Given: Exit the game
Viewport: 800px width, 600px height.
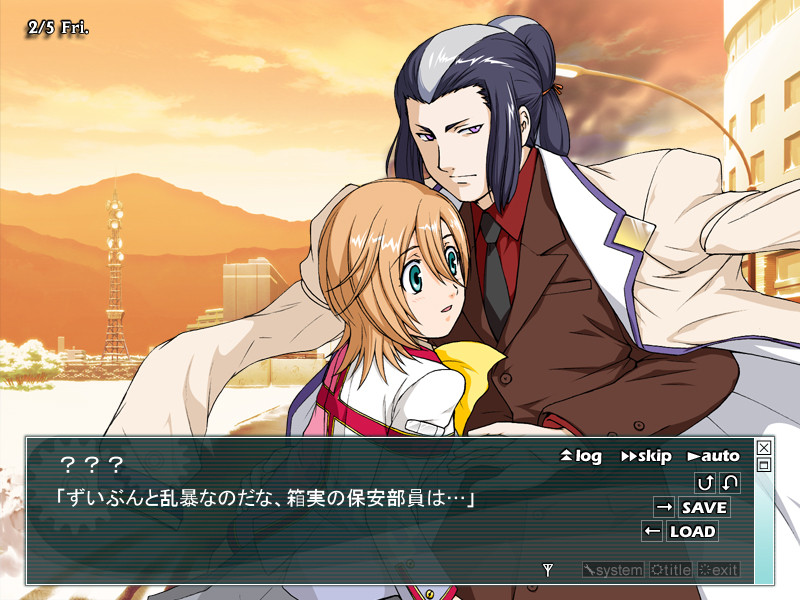Looking at the screenshot, I should tap(718, 570).
